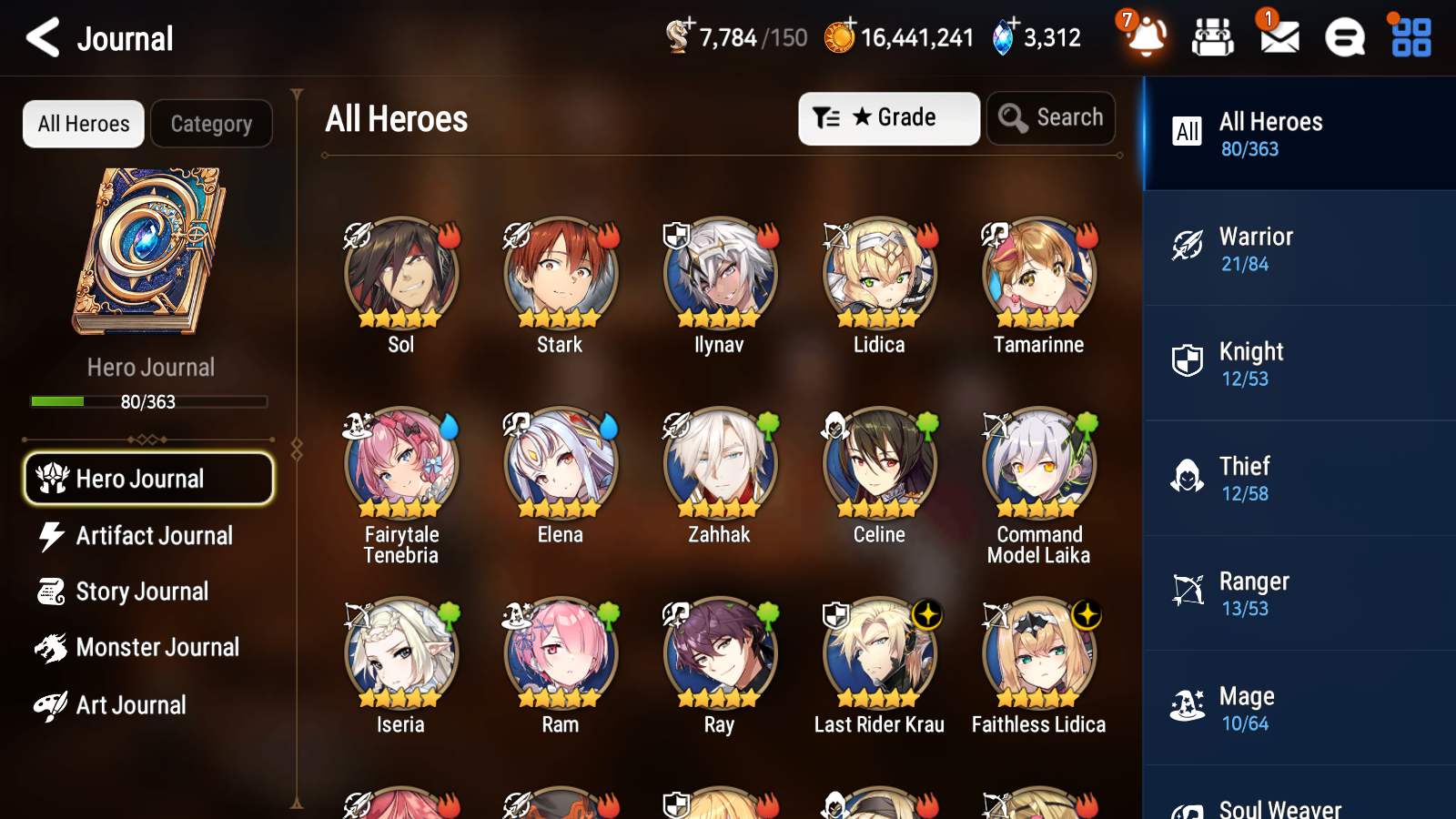The height and width of the screenshot is (819, 1456).
Task: Open the Grade sort dropdown
Action: click(x=887, y=117)
